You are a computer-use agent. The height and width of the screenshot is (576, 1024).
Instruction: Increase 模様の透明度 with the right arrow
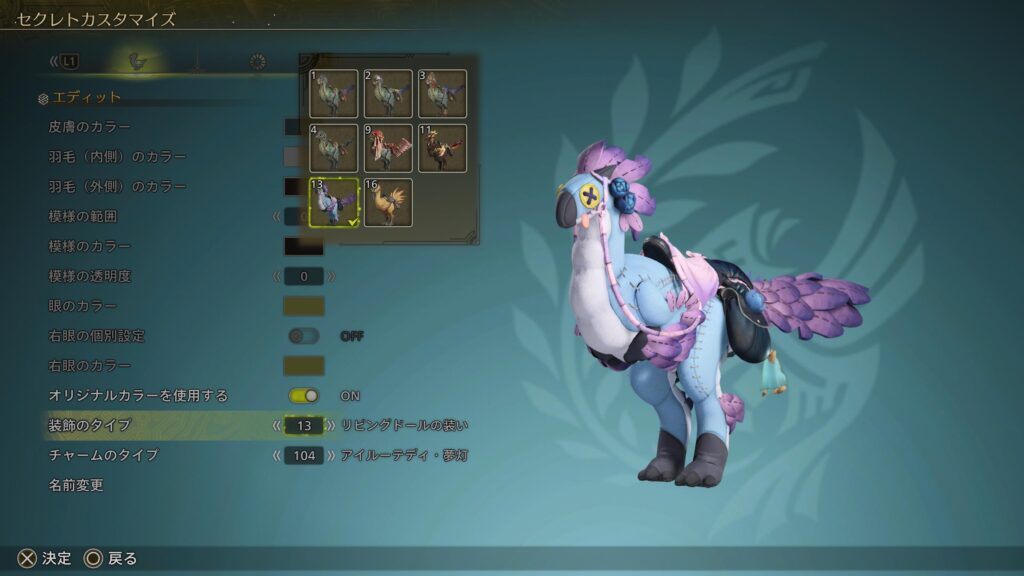tap(332, 276)
